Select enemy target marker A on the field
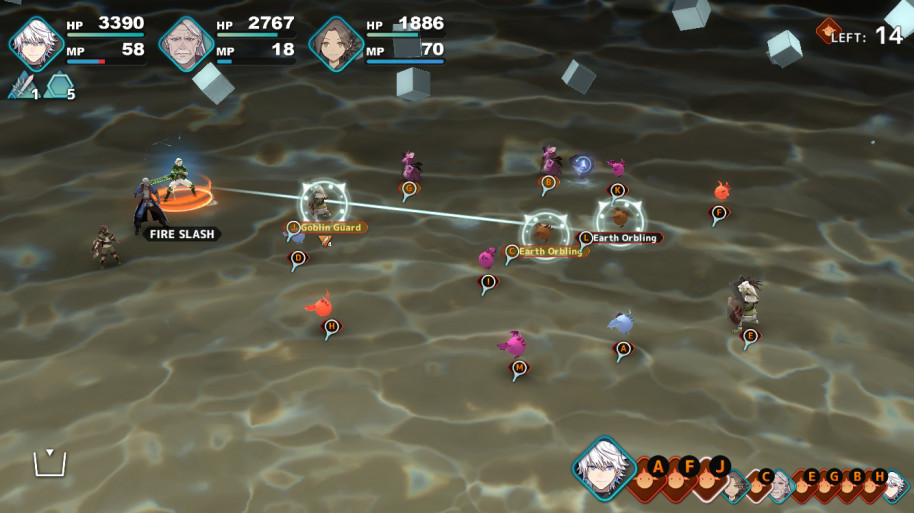This screenshot has height=513, width=914. pyautogui.click(x=623, y=349)
